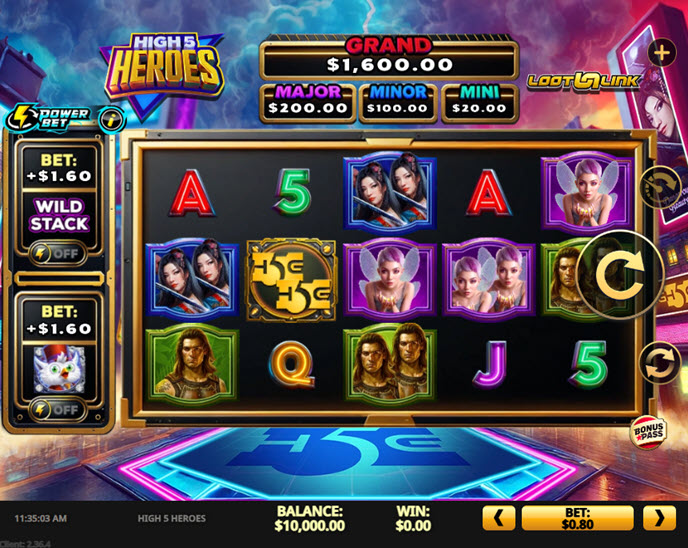The height and width of the screenshot is (548, 688).
Task: Expand the plus menu button
Action: pos(660,51)
